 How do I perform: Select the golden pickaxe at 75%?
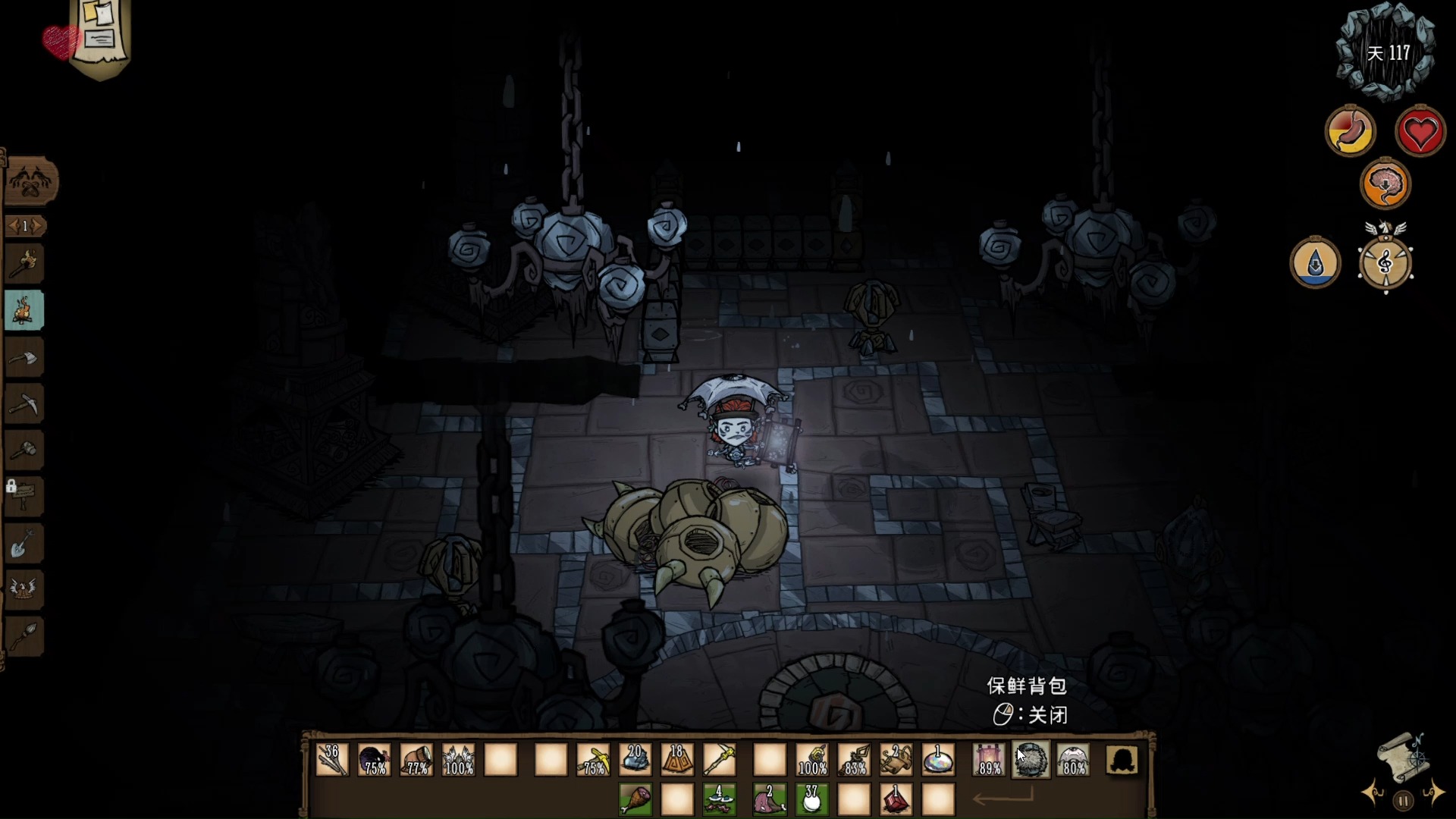tap(593, 759)
